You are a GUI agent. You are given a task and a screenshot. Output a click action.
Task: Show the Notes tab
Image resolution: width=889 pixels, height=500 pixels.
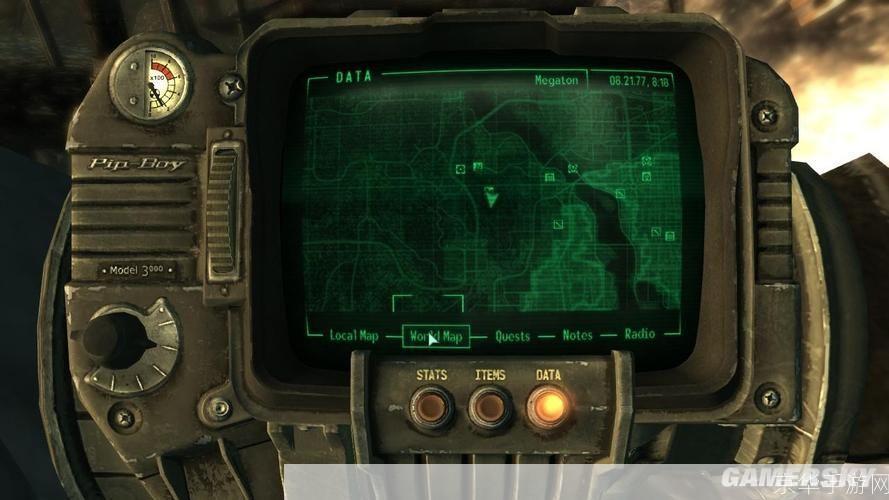coord(577,336)
